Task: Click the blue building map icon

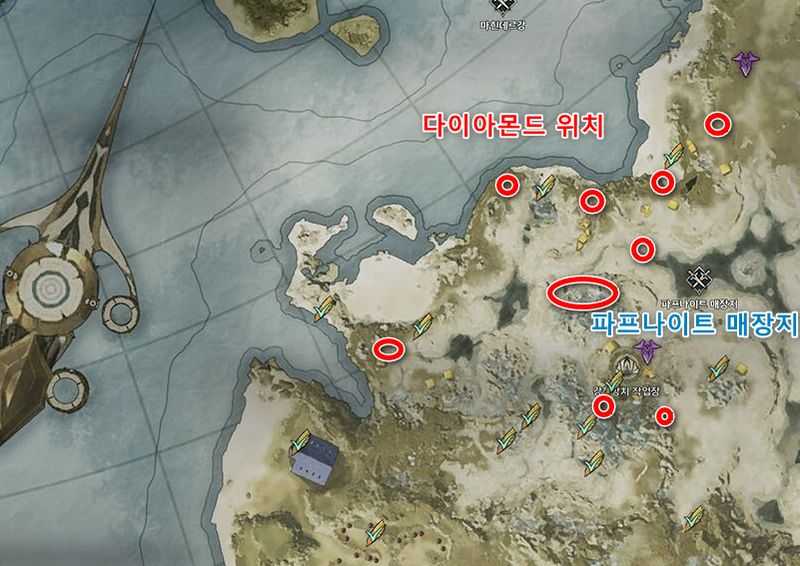Action: (313, 459)
